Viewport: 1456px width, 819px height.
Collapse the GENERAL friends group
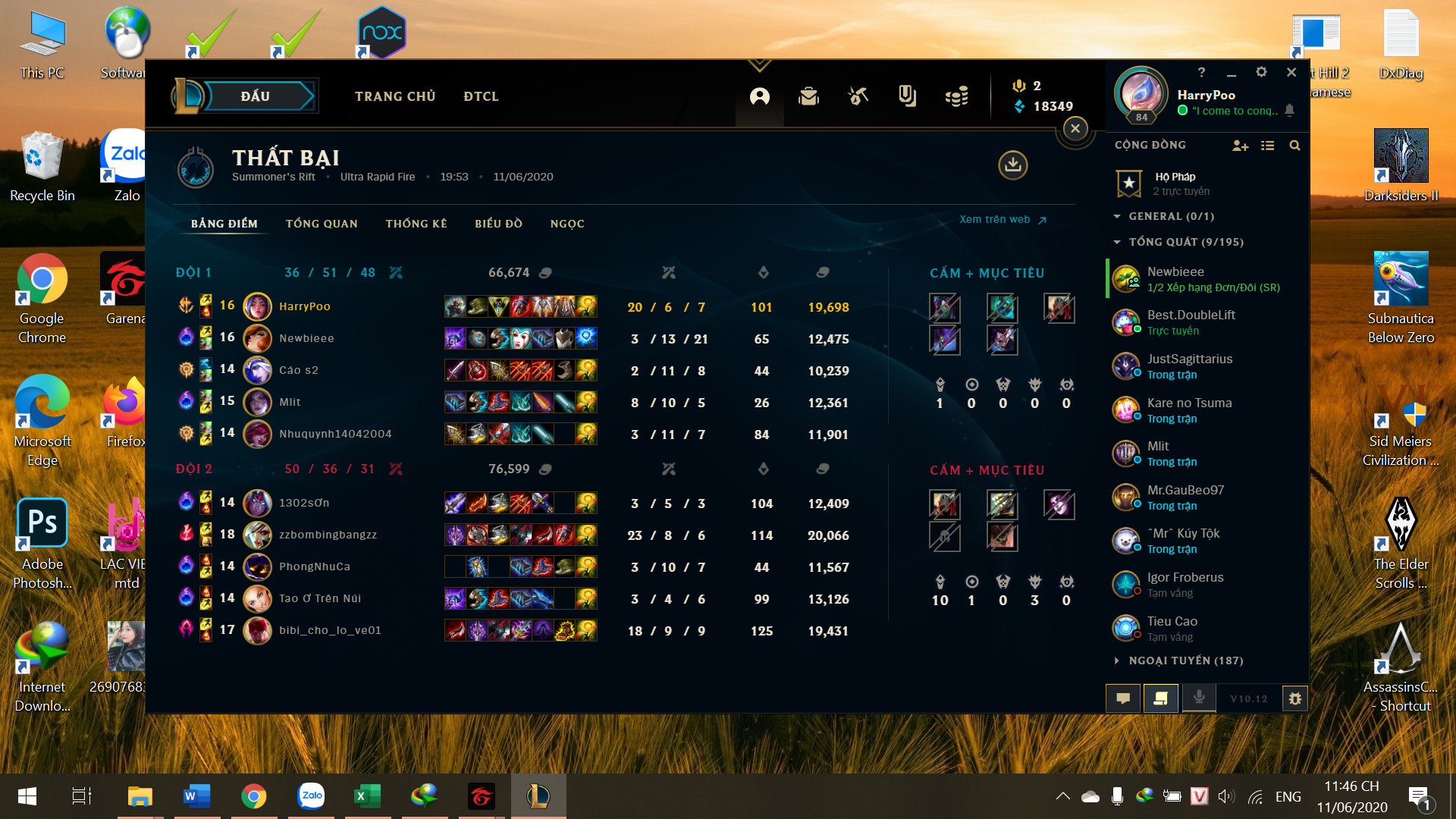tap(1171, 216)
